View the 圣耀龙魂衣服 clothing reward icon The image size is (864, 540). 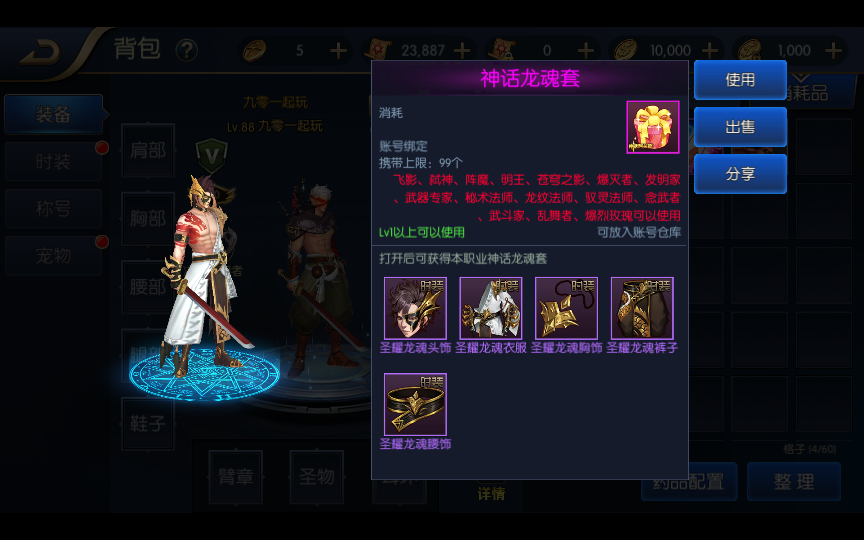tap(491, 308)
